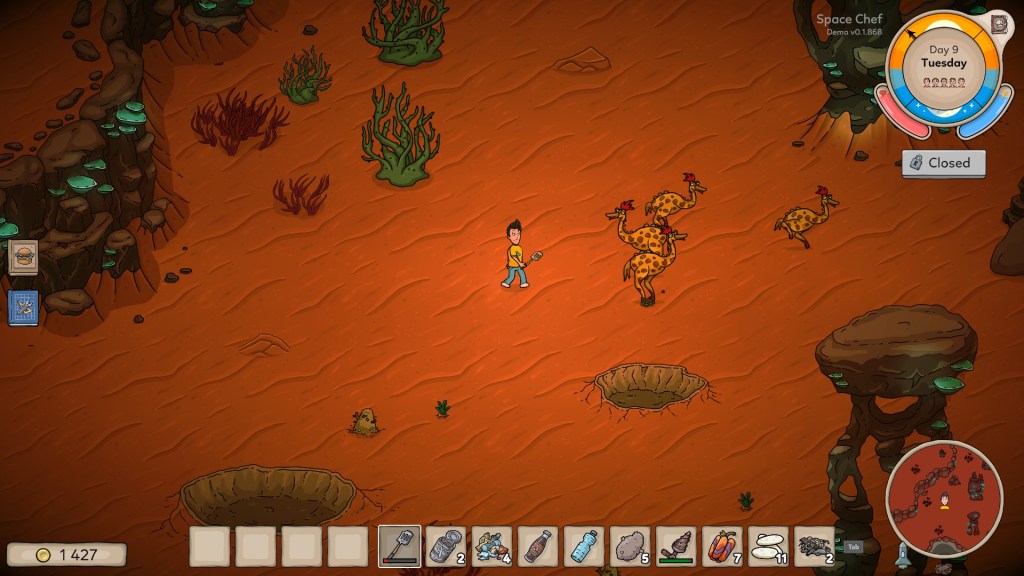
Task: Equip the drill tool slot
Action: pos(676,546)
